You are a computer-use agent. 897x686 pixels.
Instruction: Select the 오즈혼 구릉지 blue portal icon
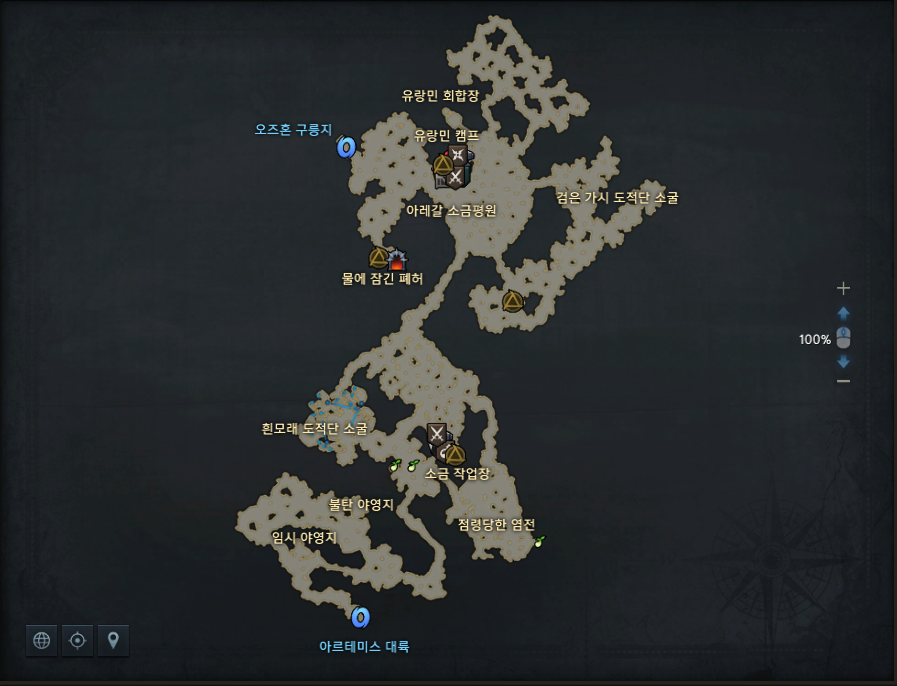347,148
